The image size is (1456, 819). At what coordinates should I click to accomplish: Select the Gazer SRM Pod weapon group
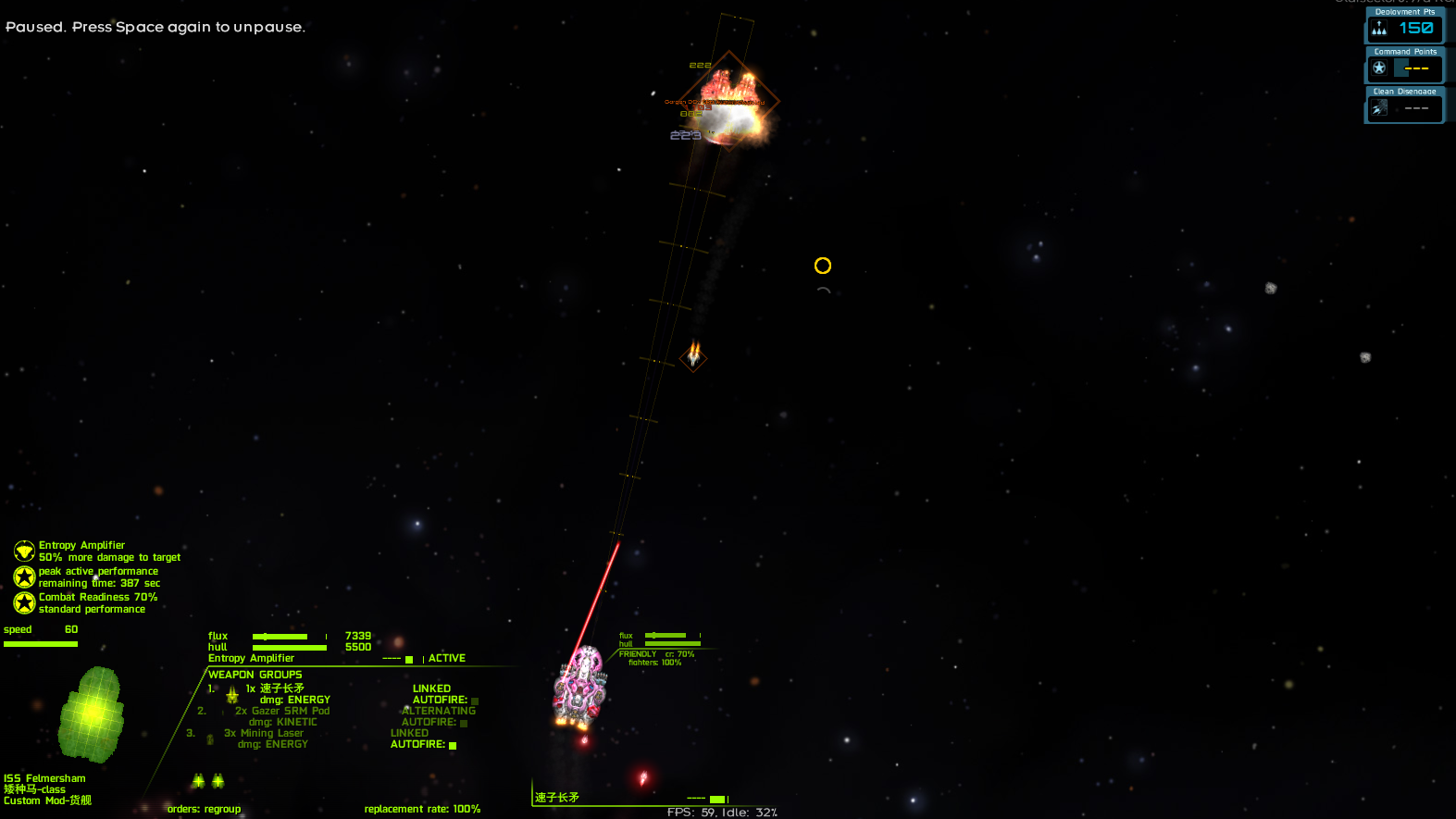pos(281,711)
